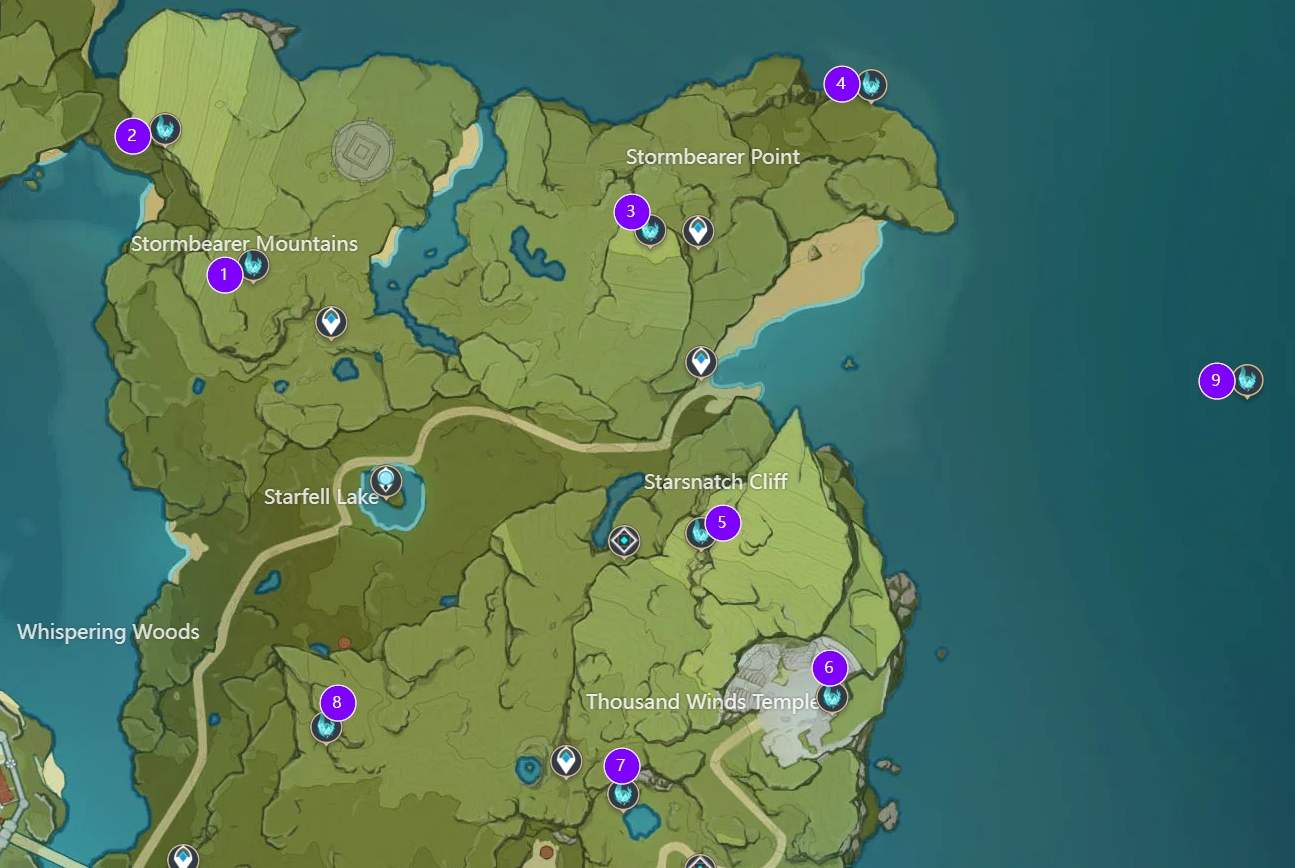Select Anemoculus marker 4 on the northeast coast
This screenshot has width=1295, height=868.
(873, 86)
